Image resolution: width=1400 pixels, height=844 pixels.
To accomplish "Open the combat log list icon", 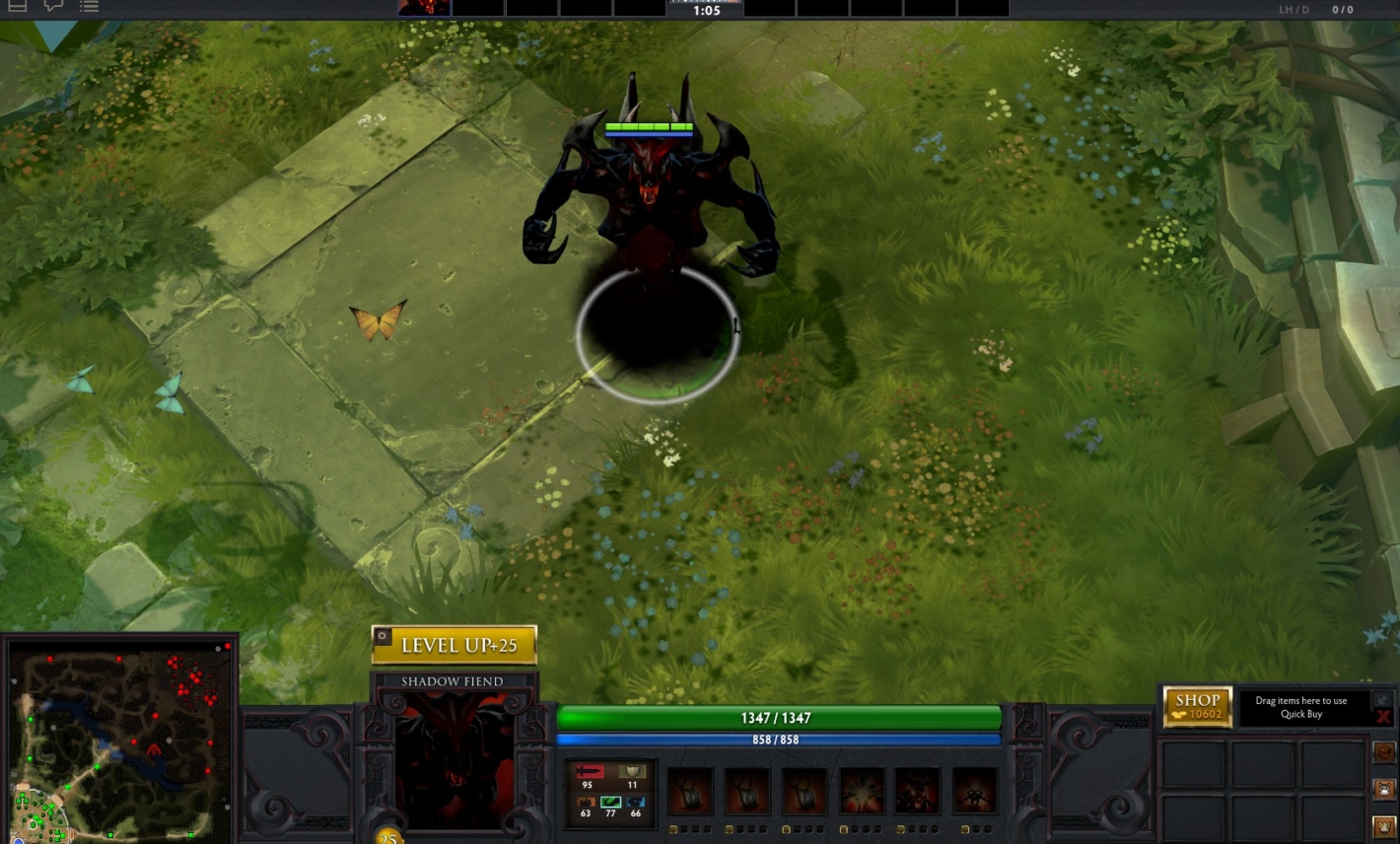I will click(88, 7).
